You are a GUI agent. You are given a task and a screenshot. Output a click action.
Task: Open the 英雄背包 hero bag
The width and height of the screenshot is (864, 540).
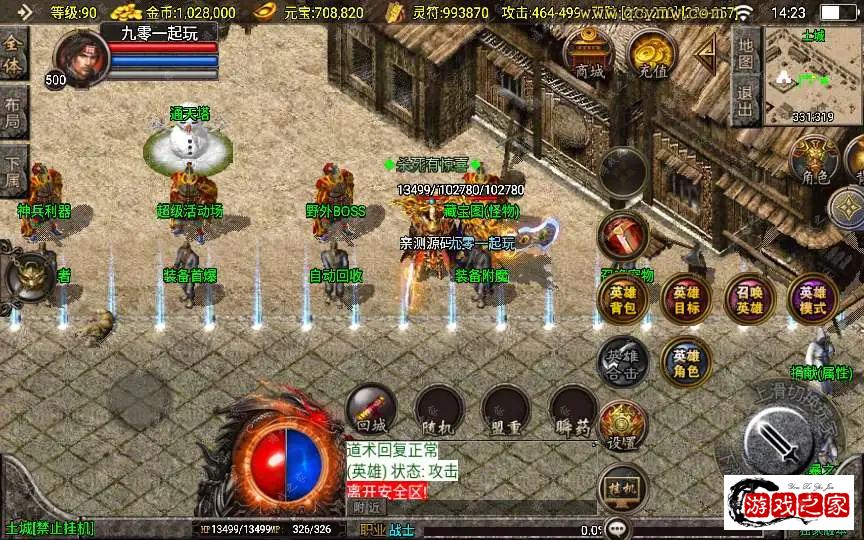[622, 299]
